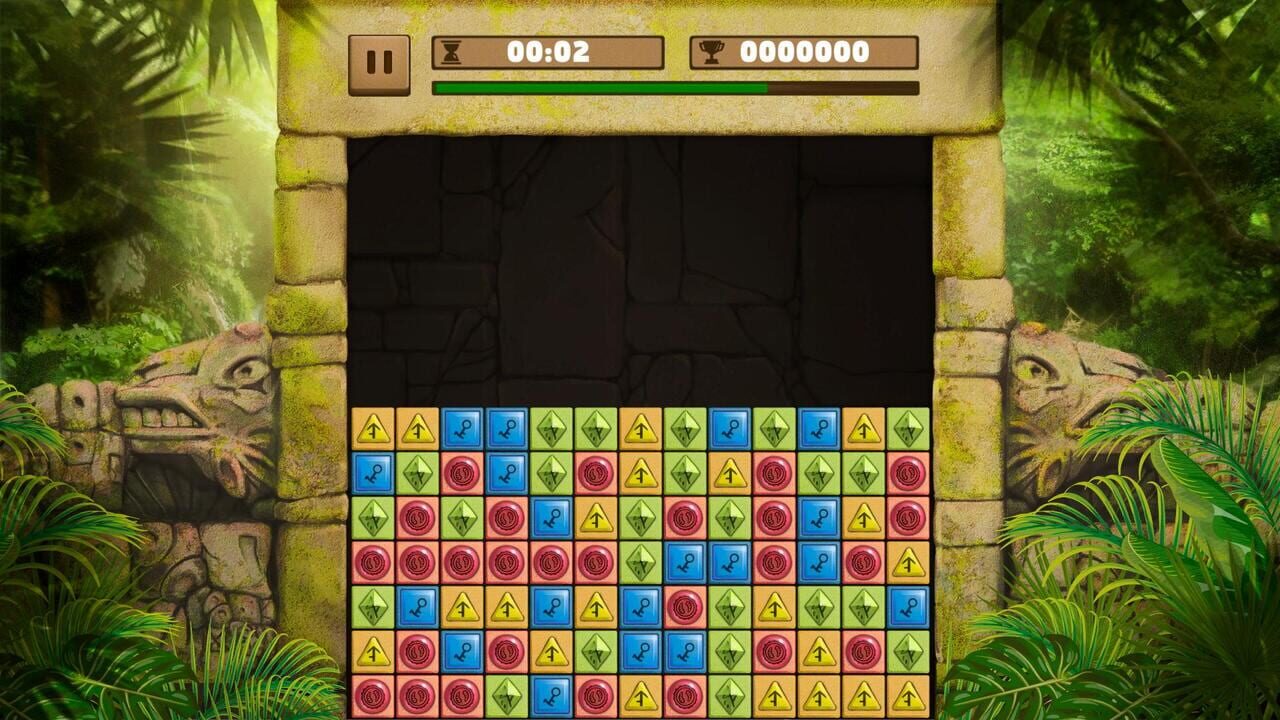Select a blue key tile in the bottom row
Screen dimensions: 1280x720
[x=552, y=695]
